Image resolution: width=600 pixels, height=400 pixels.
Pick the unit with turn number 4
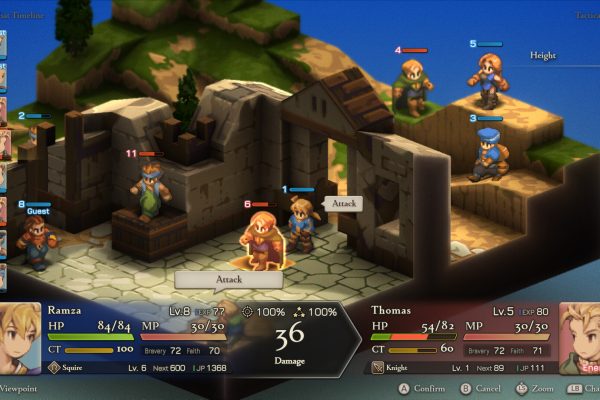point(411,87)
